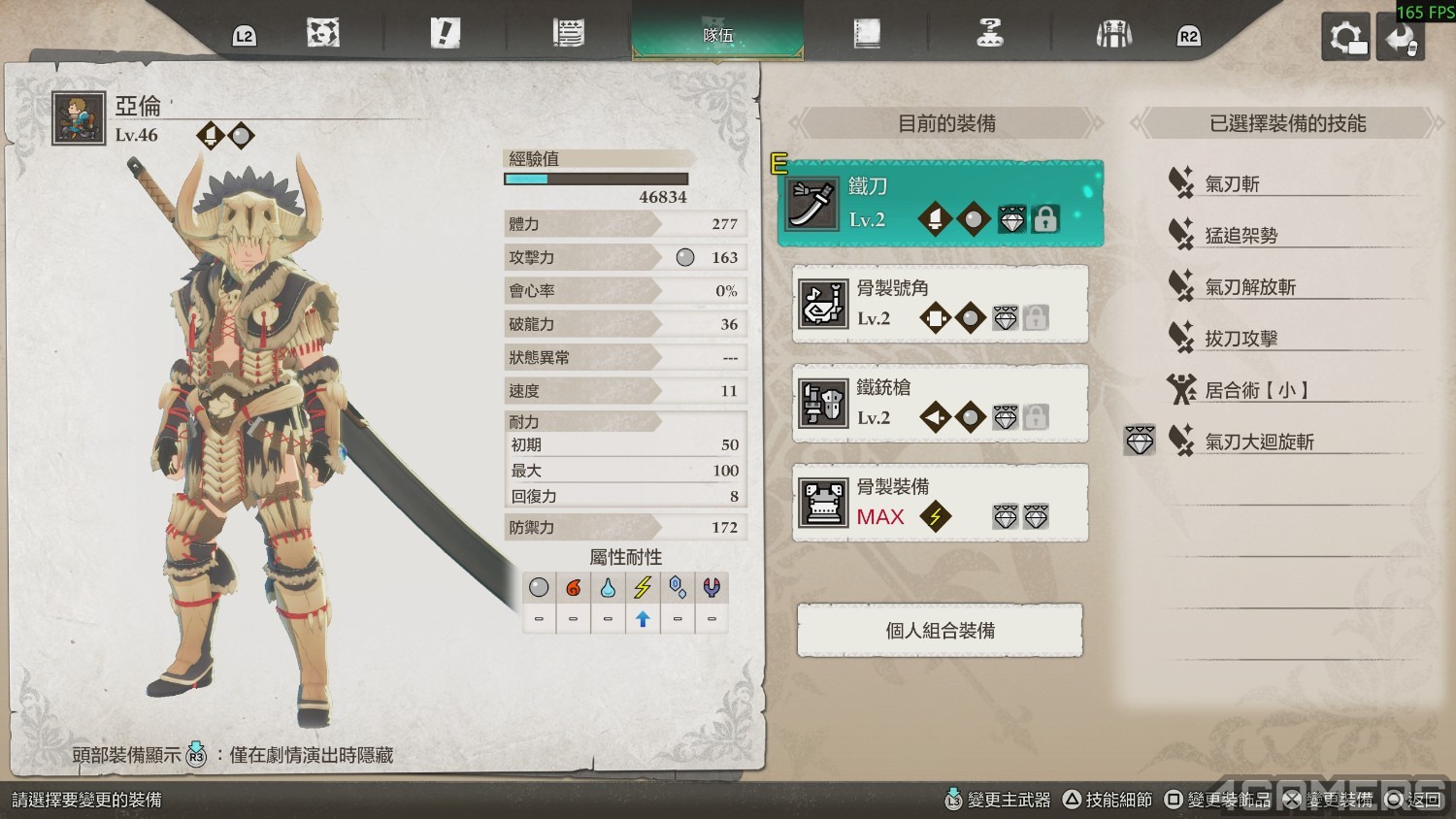The width and height of the screenshot is (1456, 819).
Task: Select the 亞倫 character portrait
Action: (x=79, y=118)
